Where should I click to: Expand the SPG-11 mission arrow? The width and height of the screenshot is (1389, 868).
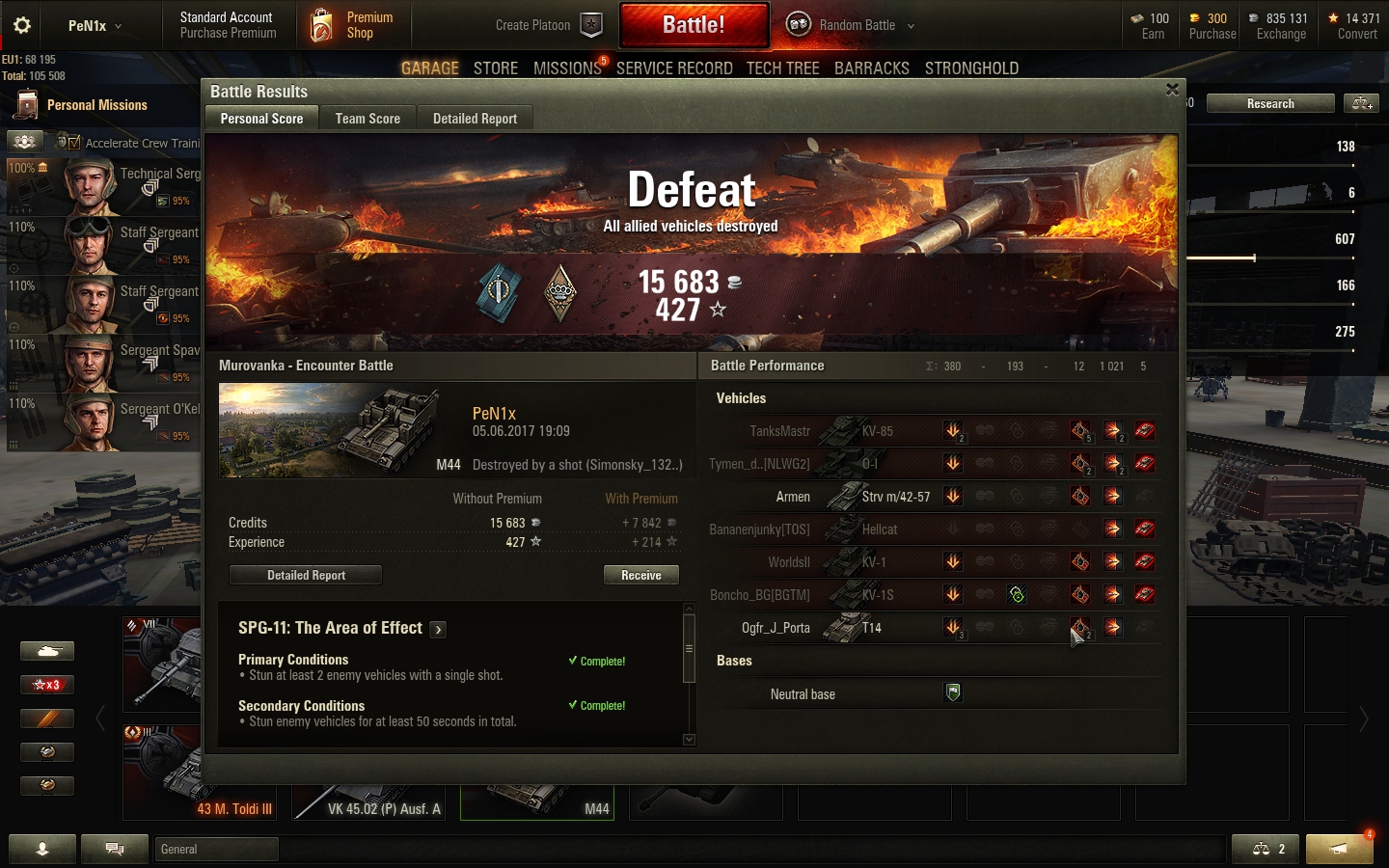pos(438,630)
